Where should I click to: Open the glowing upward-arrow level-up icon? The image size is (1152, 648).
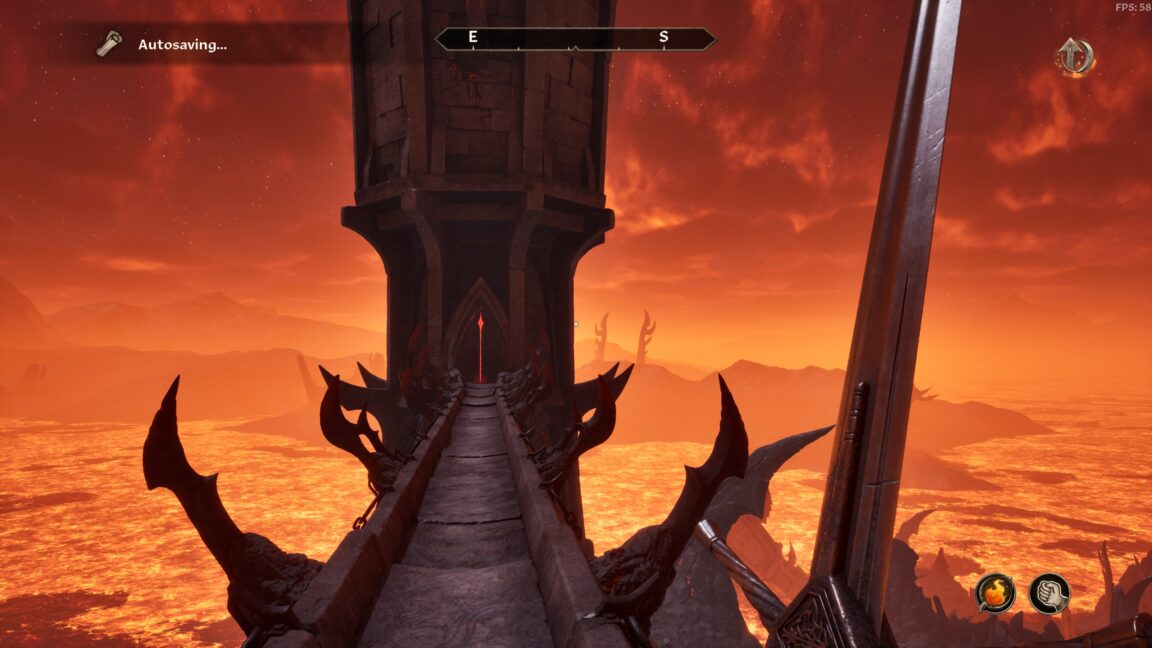1074,57
